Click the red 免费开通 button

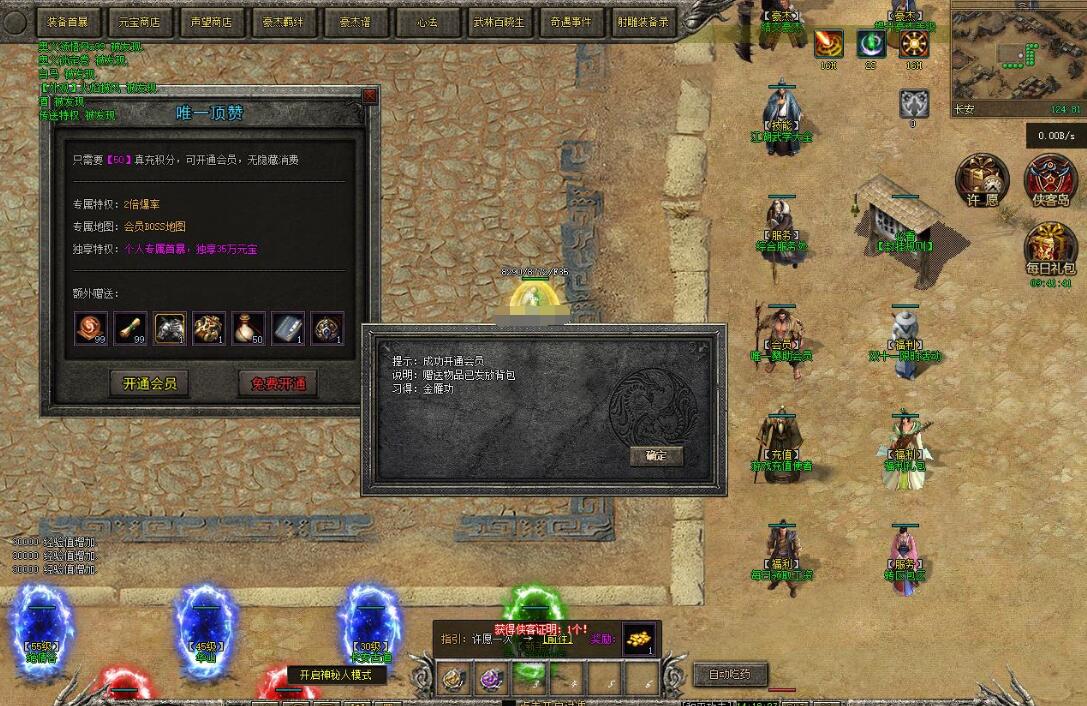click(x=278, y=384)
